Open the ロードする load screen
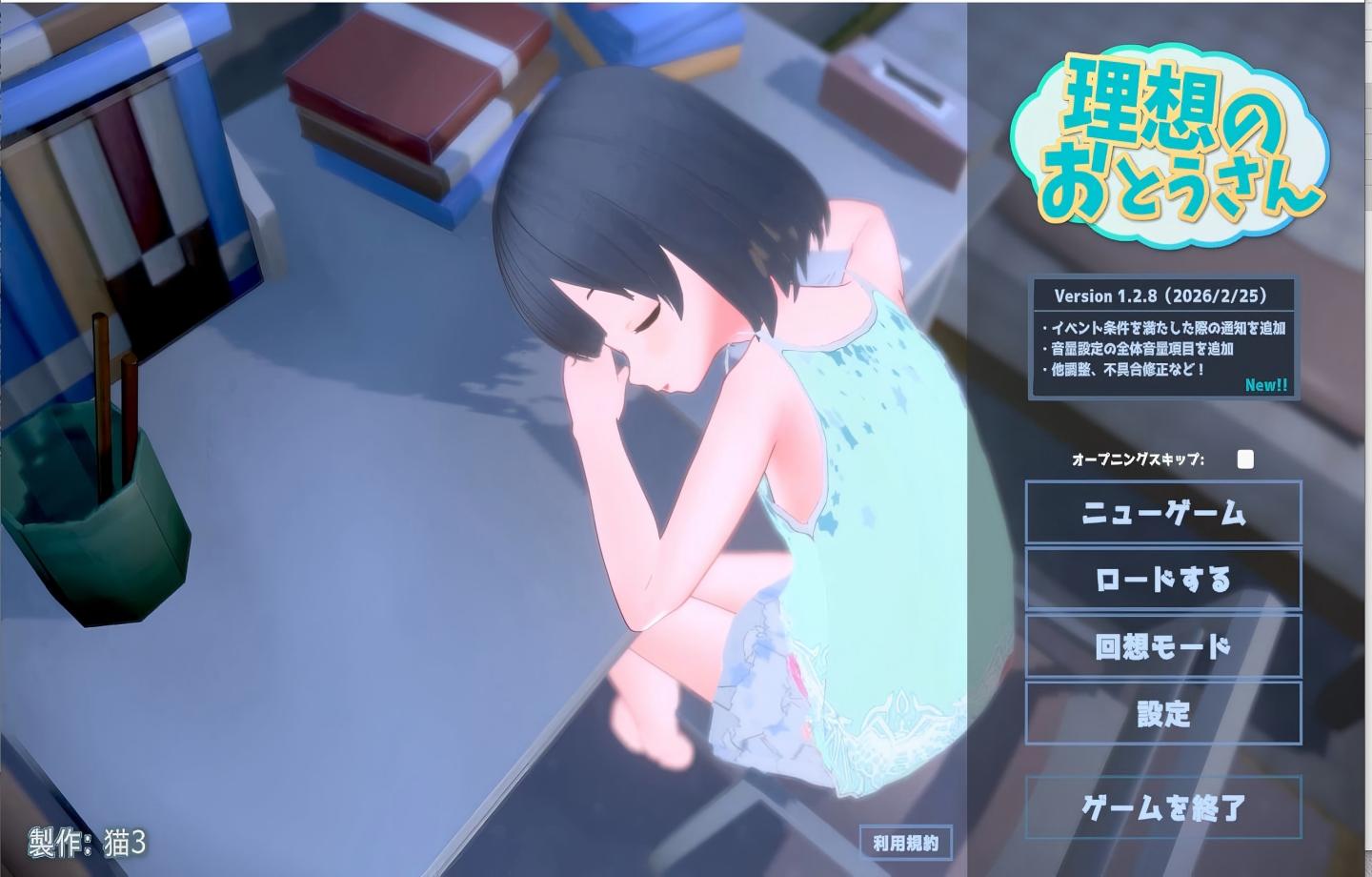Image resolution: width=1372 pixels, height=877 pixels. tap(1162, 579)
